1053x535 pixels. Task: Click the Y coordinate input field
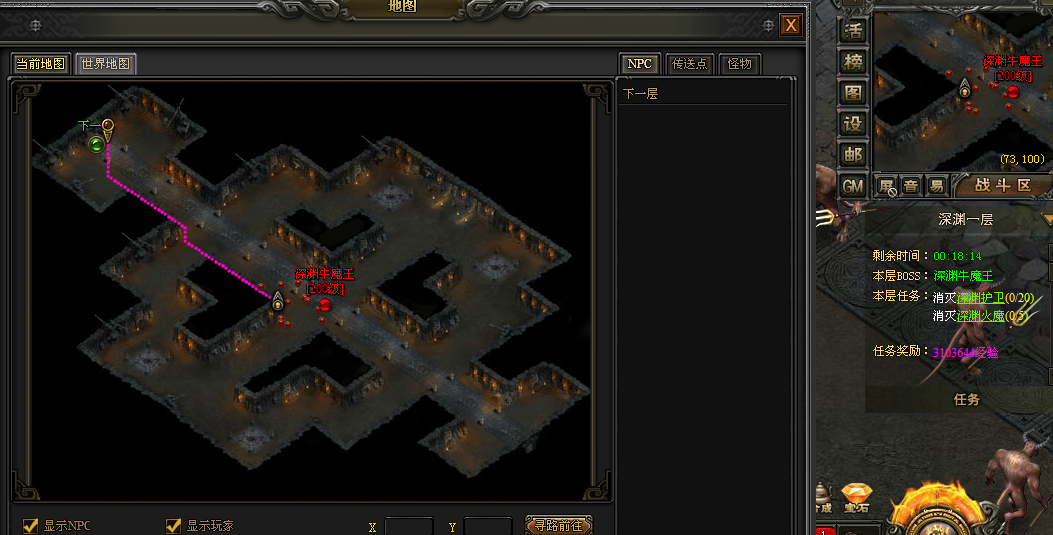487,526
